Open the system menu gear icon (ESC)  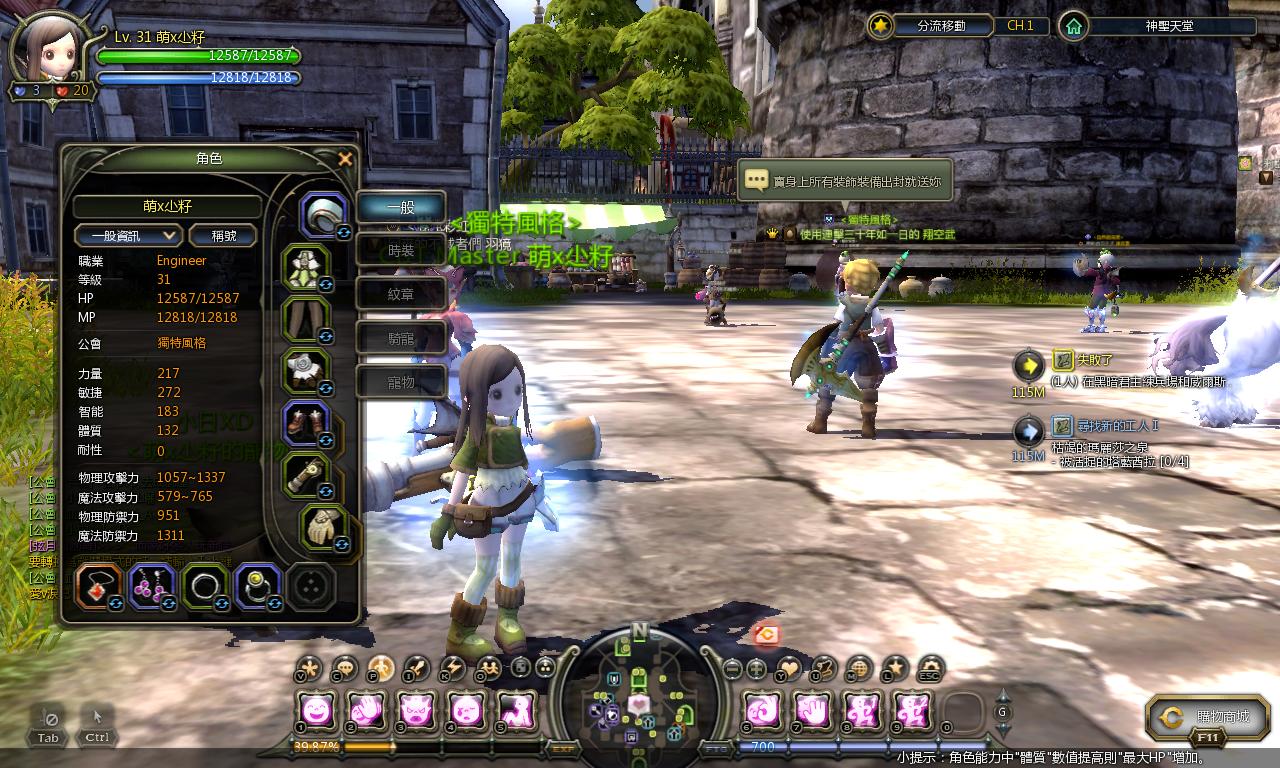coord(930,668)
